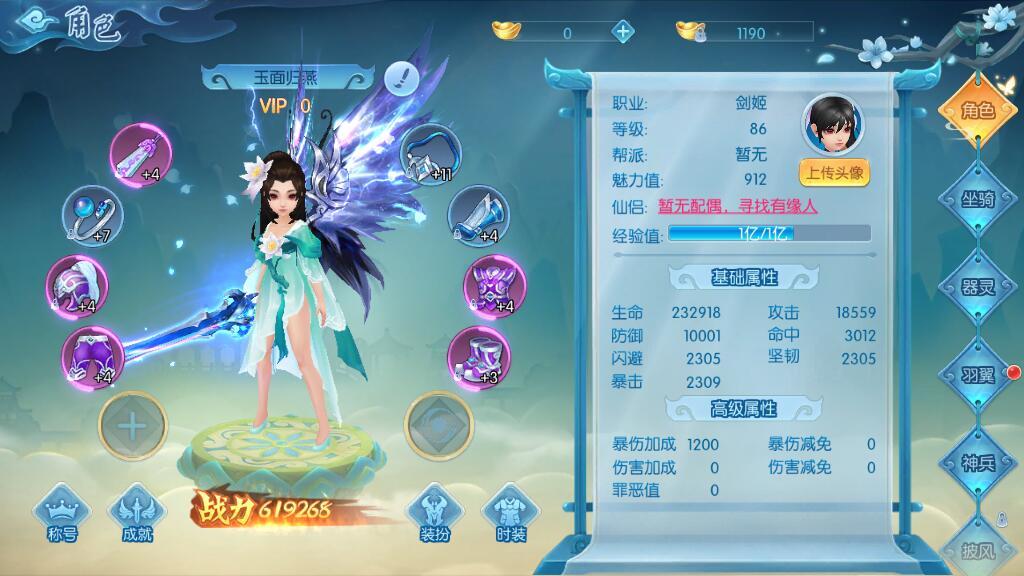Select the +7 ring equipment slot

pos(90,216)
